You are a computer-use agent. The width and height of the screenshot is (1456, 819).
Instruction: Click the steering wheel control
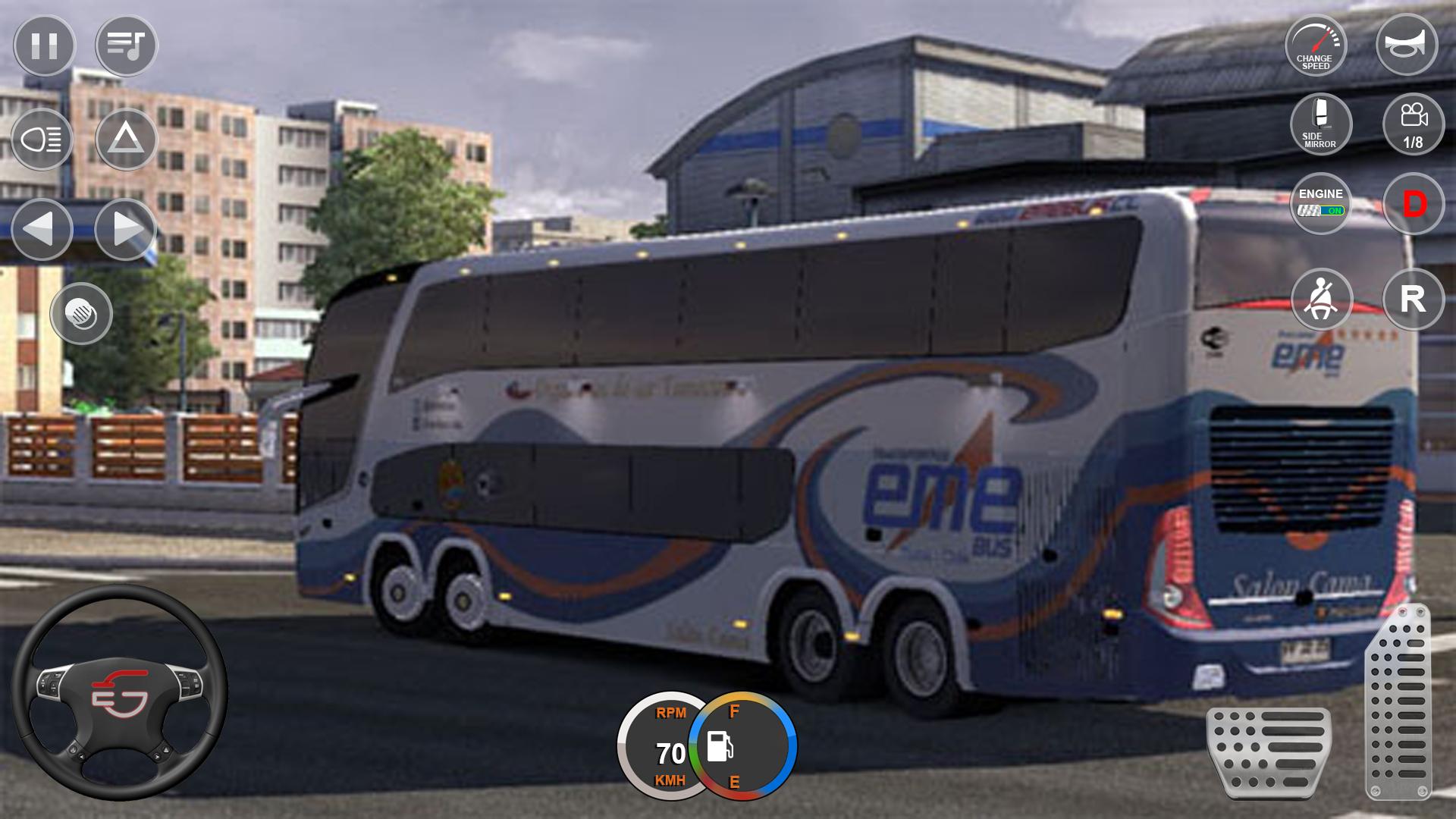(119, 692)
